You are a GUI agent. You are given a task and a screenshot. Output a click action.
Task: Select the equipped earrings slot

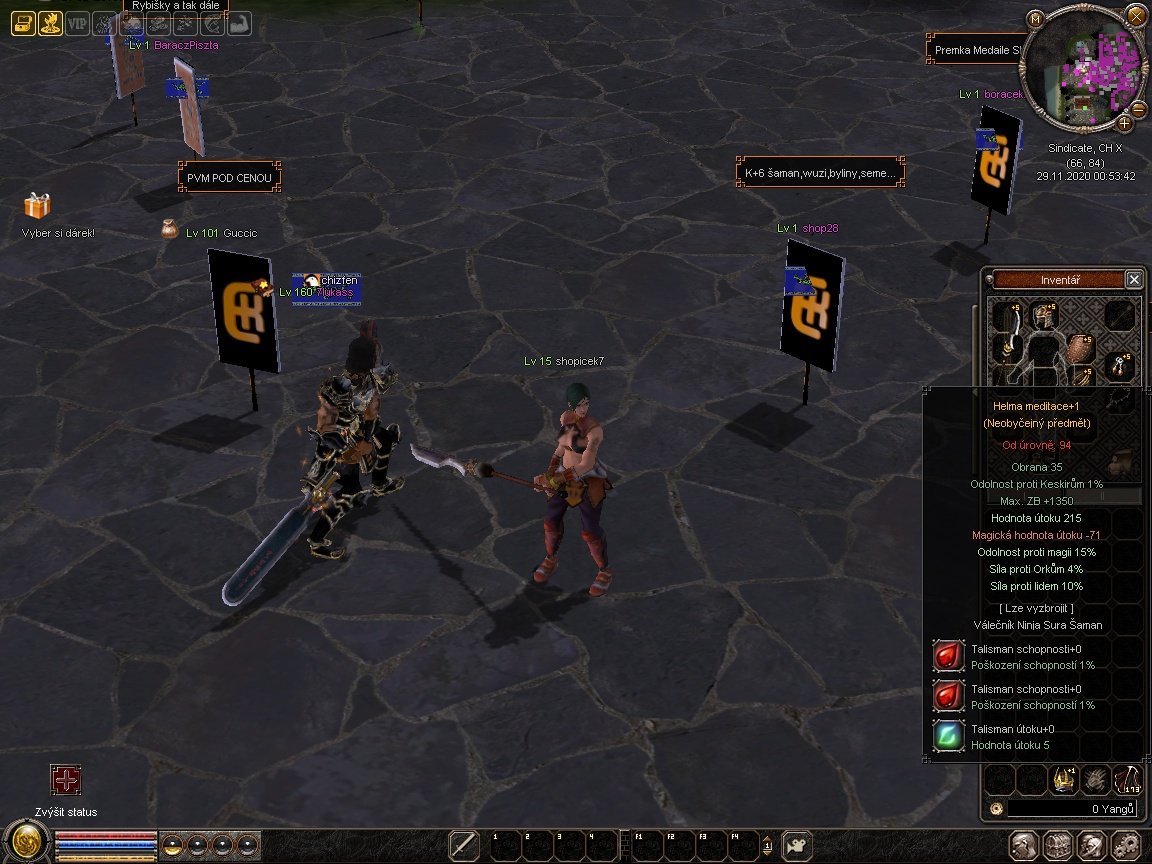pos(1122,365)
